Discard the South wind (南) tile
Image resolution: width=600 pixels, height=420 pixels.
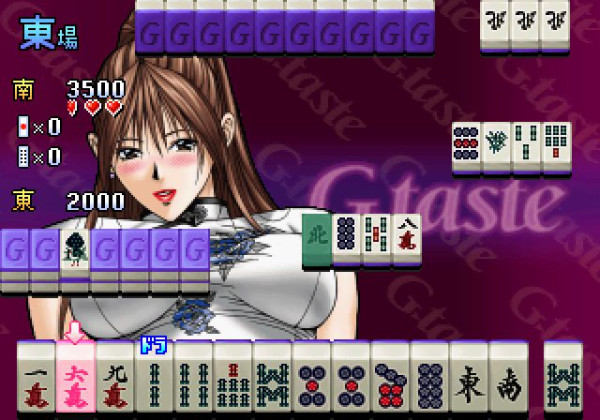point(507,382)
